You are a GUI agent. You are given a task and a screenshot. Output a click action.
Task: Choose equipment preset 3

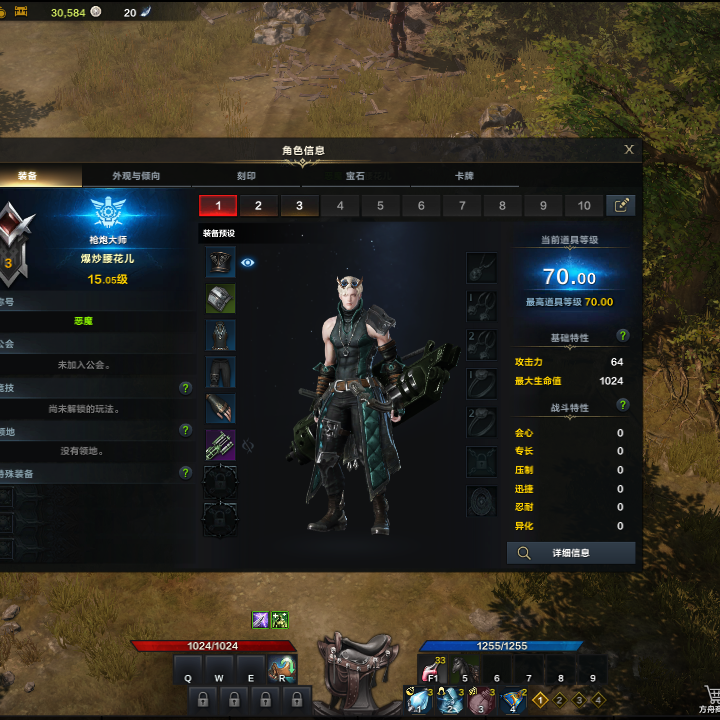(x=299, y=206)
